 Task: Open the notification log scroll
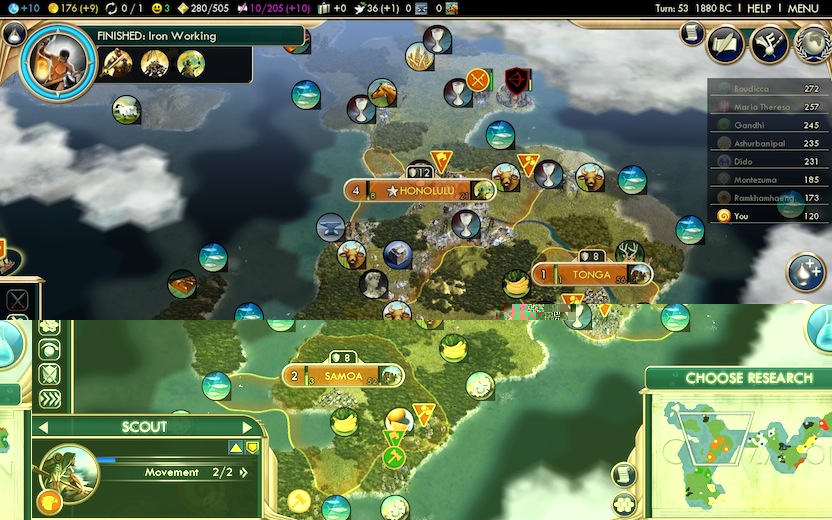pos(691,33)
